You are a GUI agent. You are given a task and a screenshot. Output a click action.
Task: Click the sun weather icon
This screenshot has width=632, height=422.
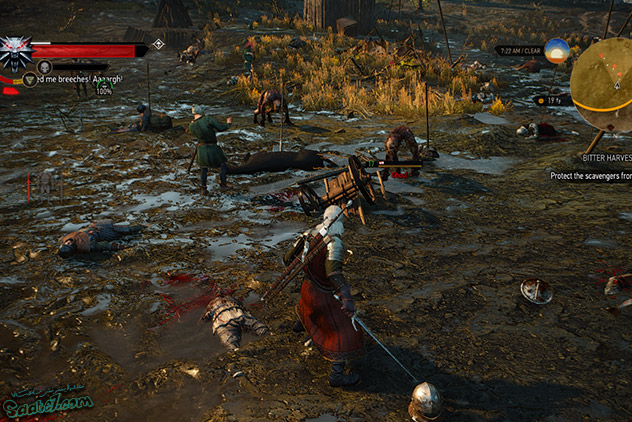557,51
